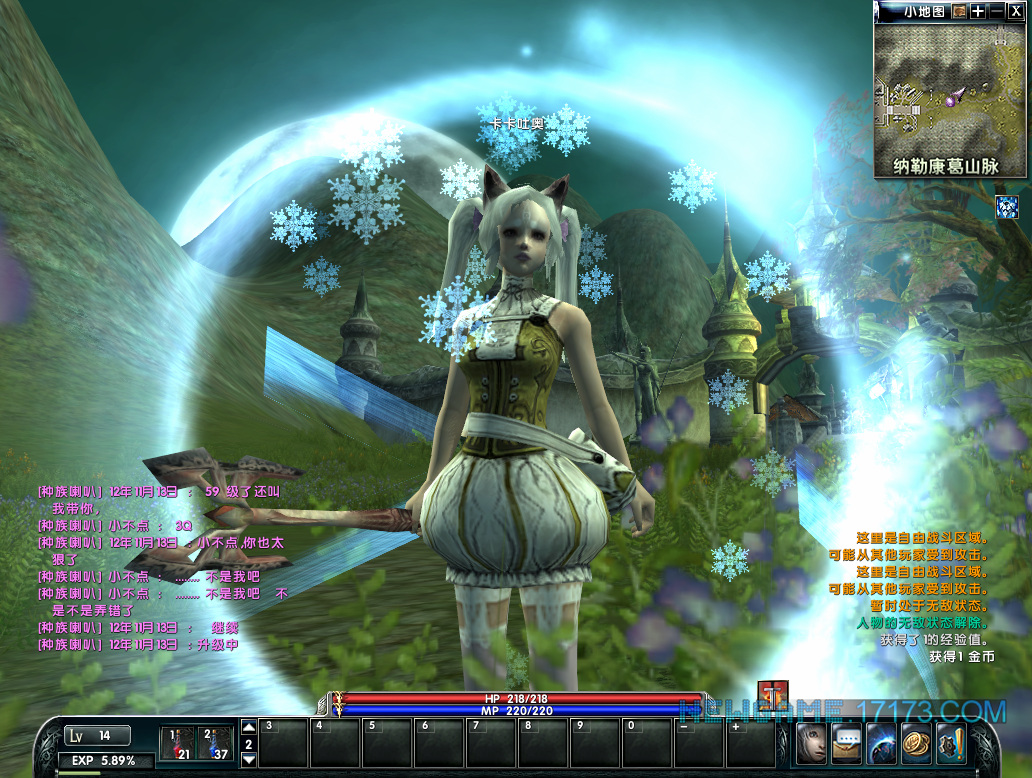The image size is (1032, 778).
Task: Open the blue-and-gold system menu icon
Action: (950, 743)
